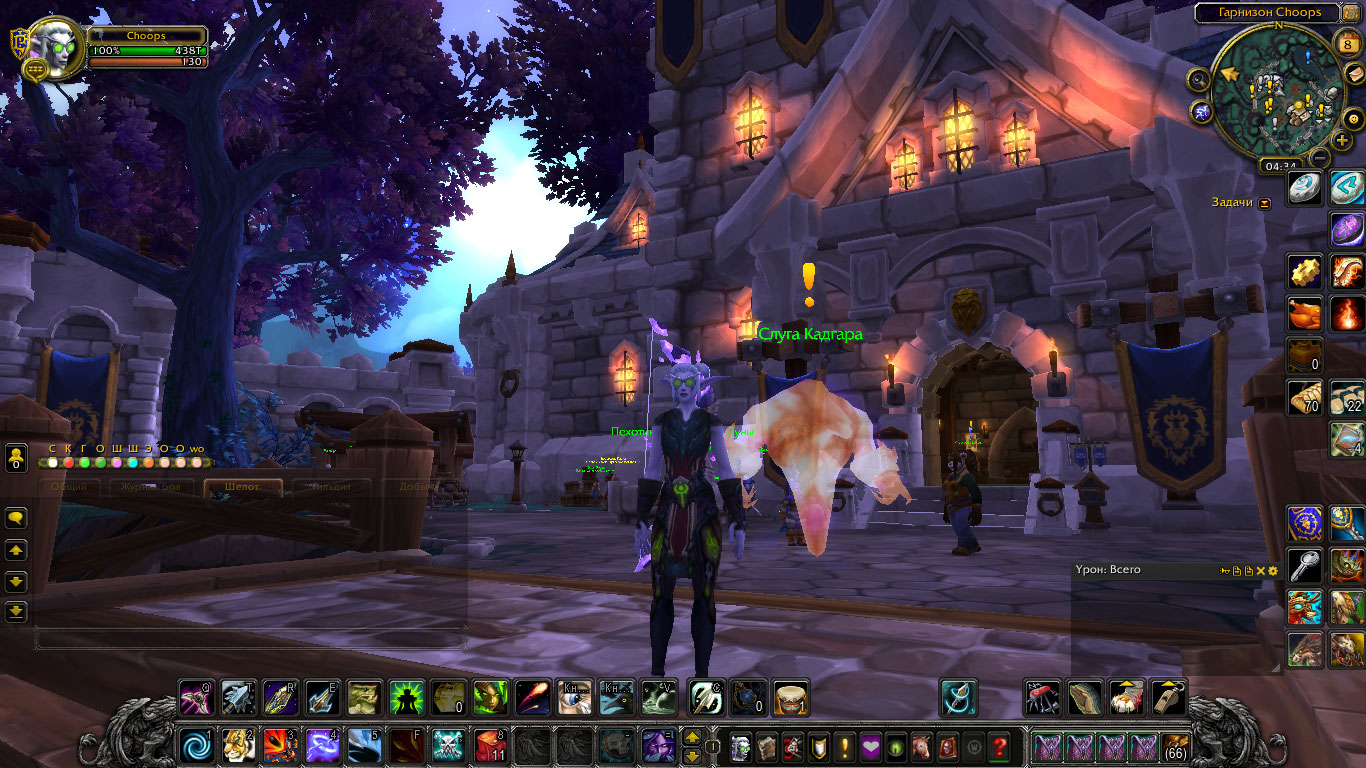Image resolution: width=1366 pixels, height=768 pixels.
Task: Collapse the Задачи objectives tracker
Action: click(x=1265, y=202)
